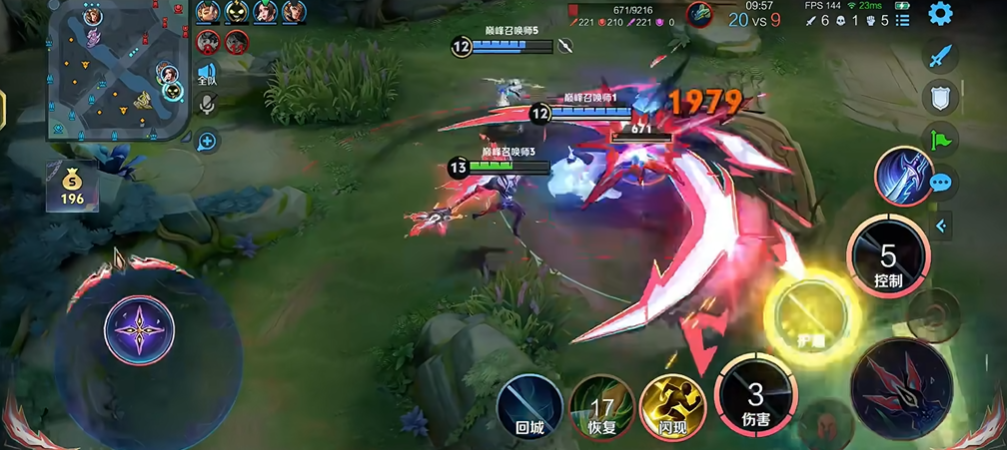The height and width of the screenshot is (450, 1007).
Task: Activate the 恢复 heal skill
Action: point(601,408)
